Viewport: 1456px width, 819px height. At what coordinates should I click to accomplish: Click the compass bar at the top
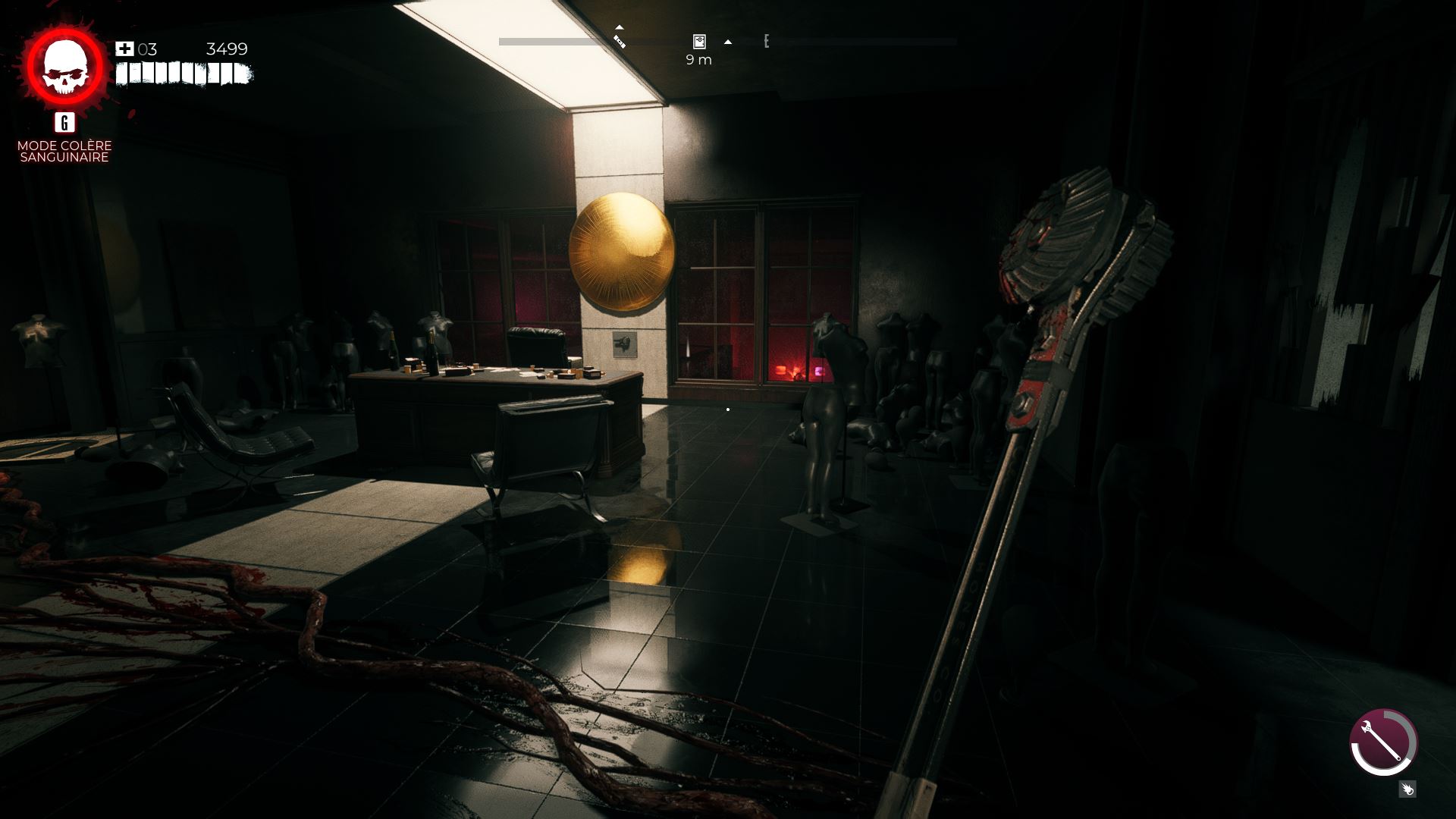click(x=834, y=42)
